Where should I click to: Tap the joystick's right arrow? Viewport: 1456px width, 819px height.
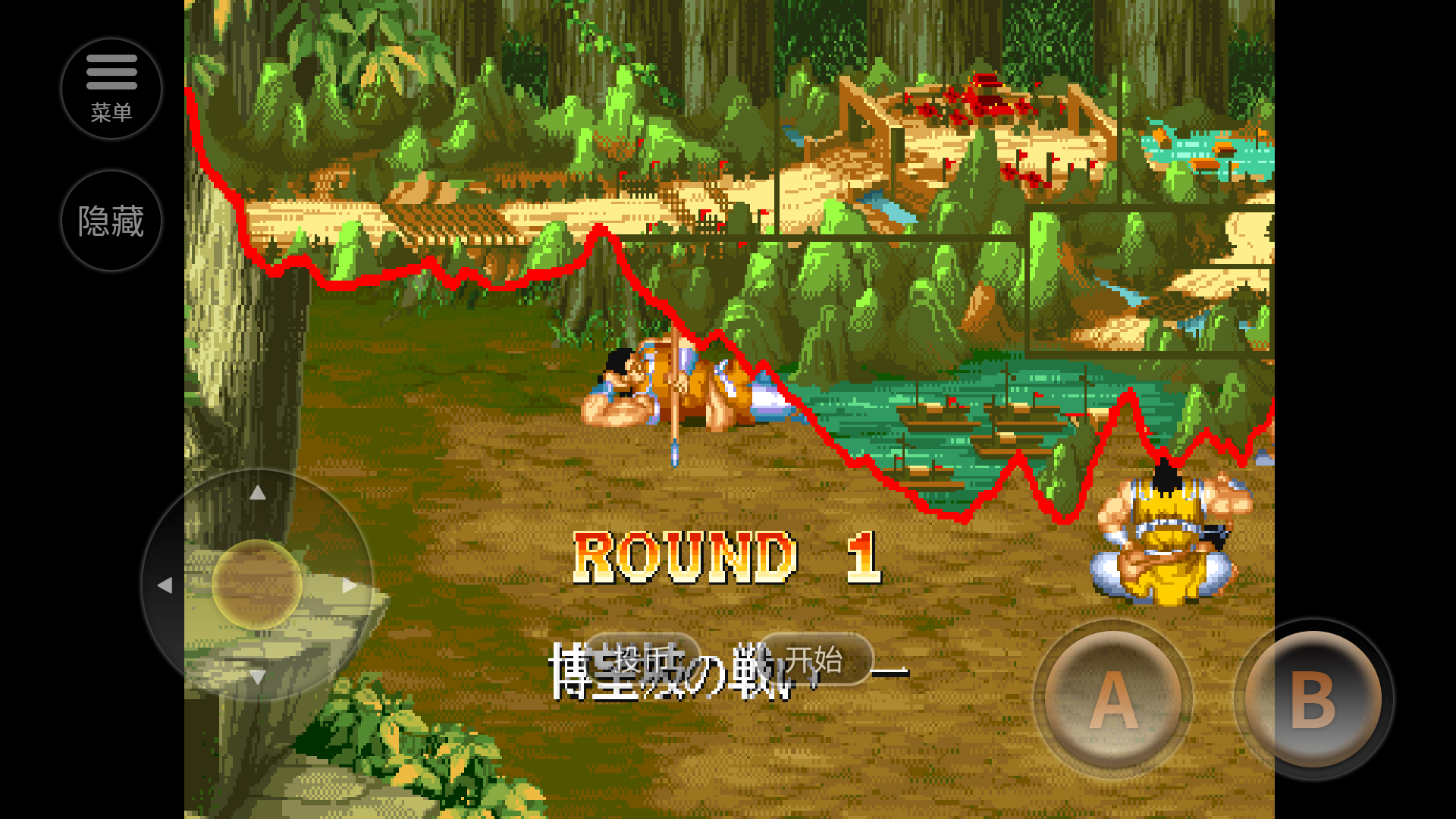(350, 585)
